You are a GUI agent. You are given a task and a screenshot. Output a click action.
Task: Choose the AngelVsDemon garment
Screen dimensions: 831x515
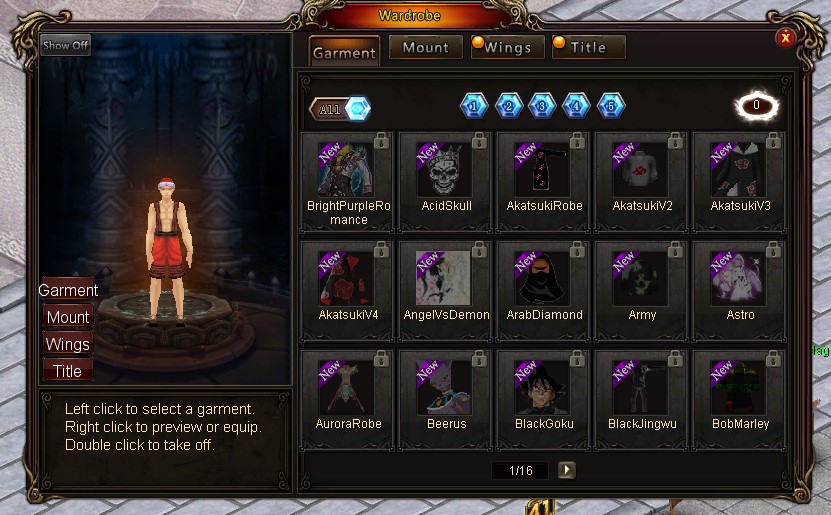446,278
